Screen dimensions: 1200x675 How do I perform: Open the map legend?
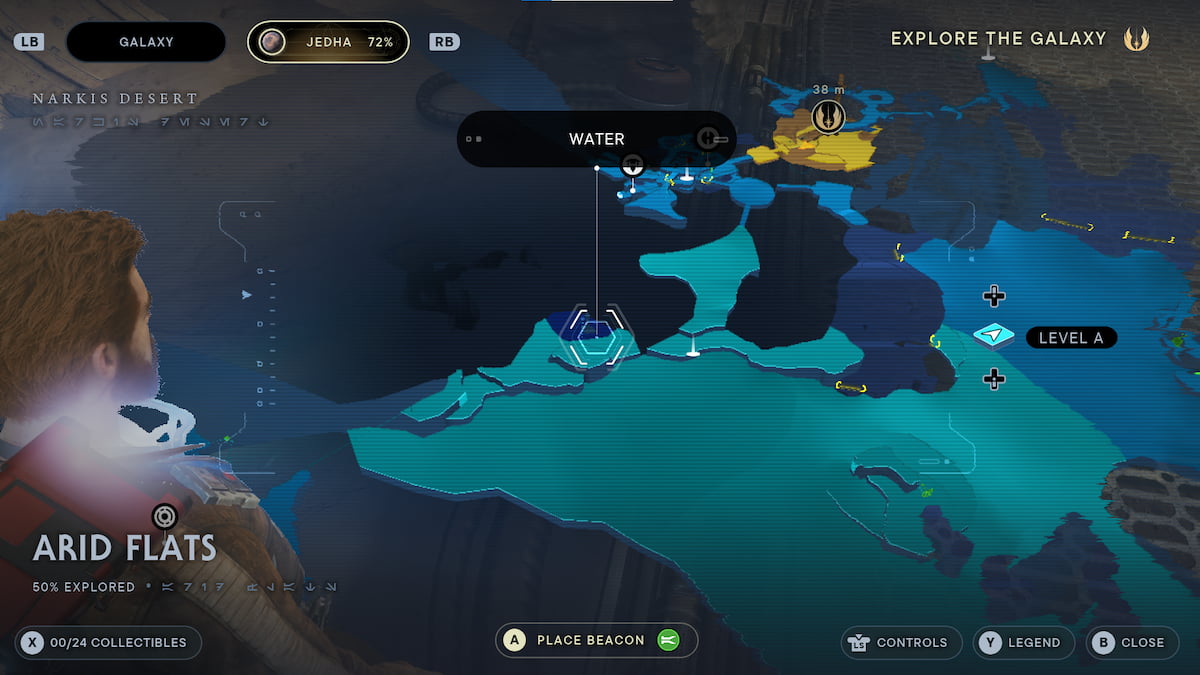[x=1023, y=642]
